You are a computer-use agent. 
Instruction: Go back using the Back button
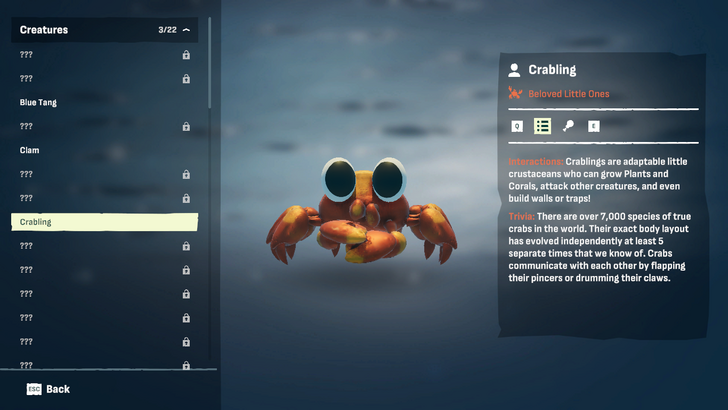[x=48, y=389]
